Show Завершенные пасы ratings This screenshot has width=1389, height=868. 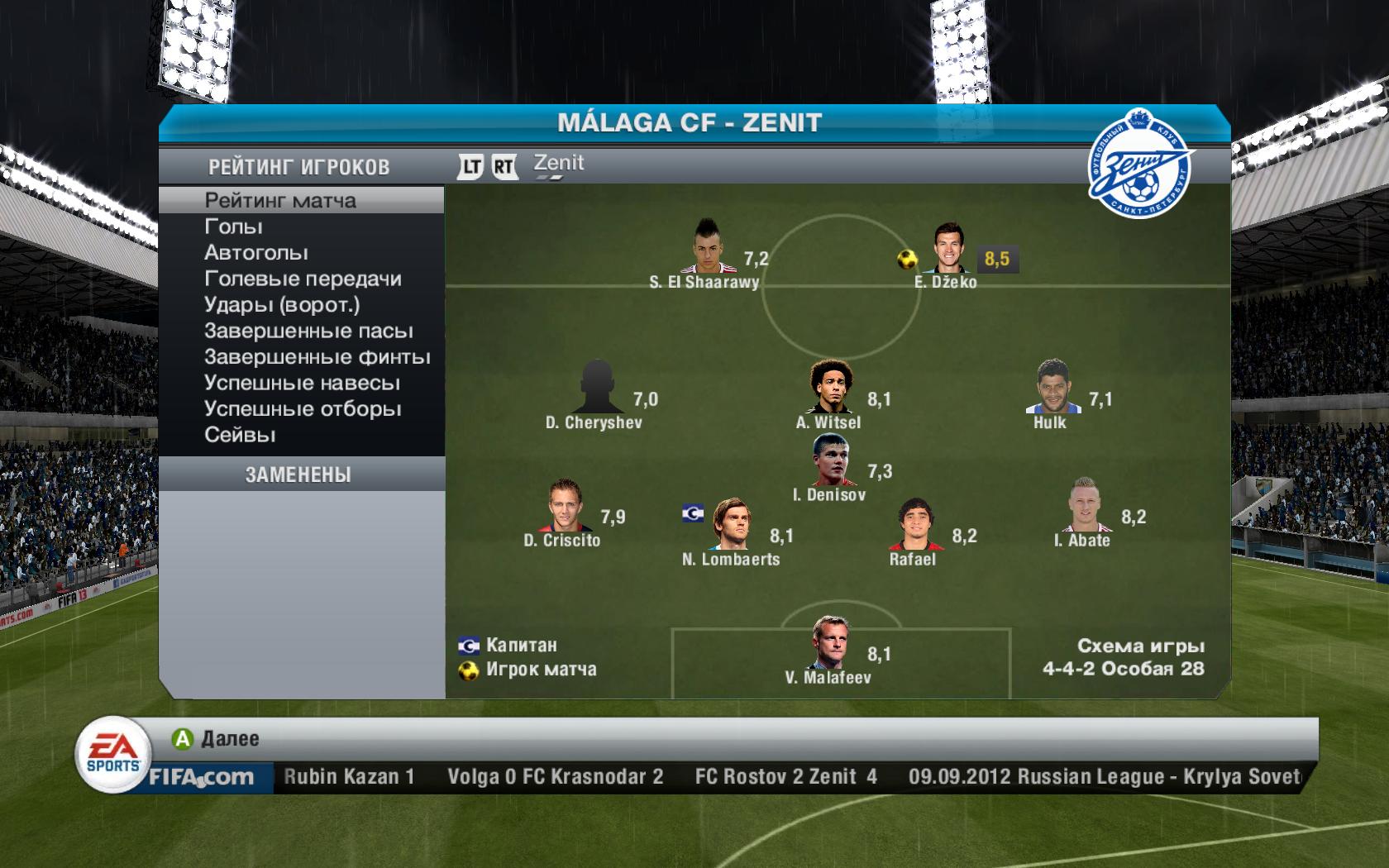(x=308, y=331)
